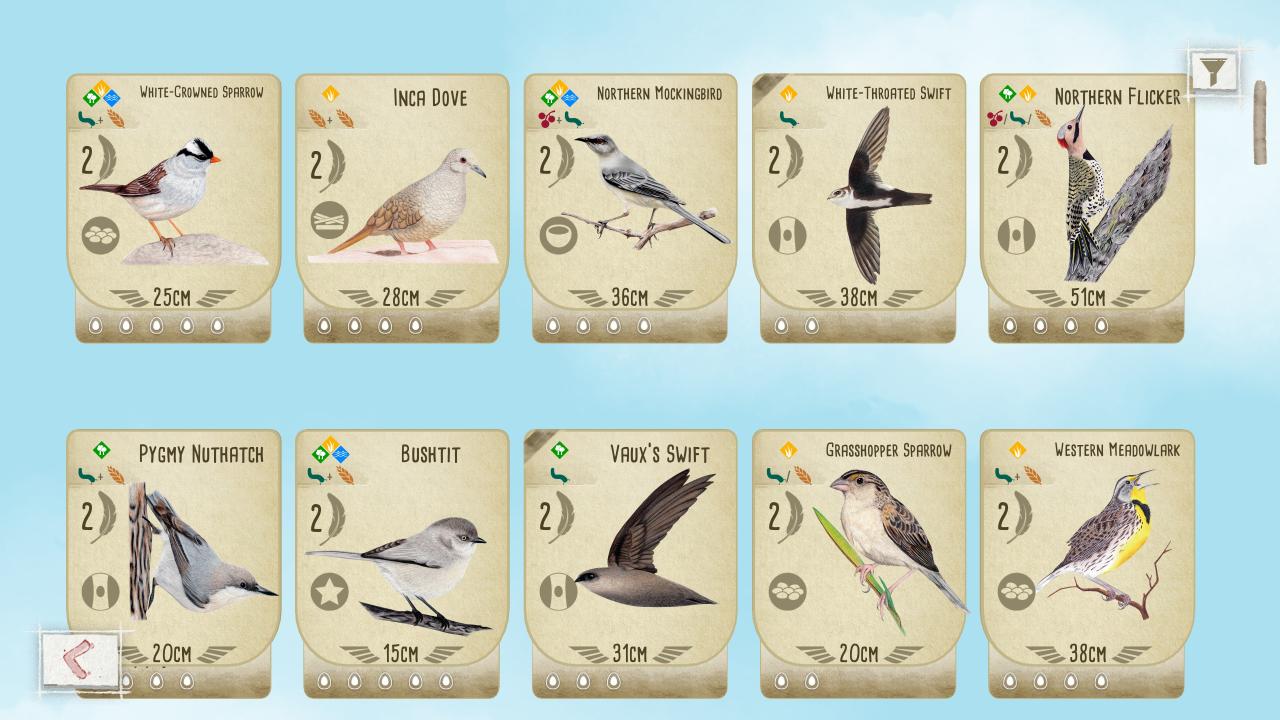This screenshot has height=720, width=1280.
Task: Open the Northern Flicker card
Action: 1087,200
